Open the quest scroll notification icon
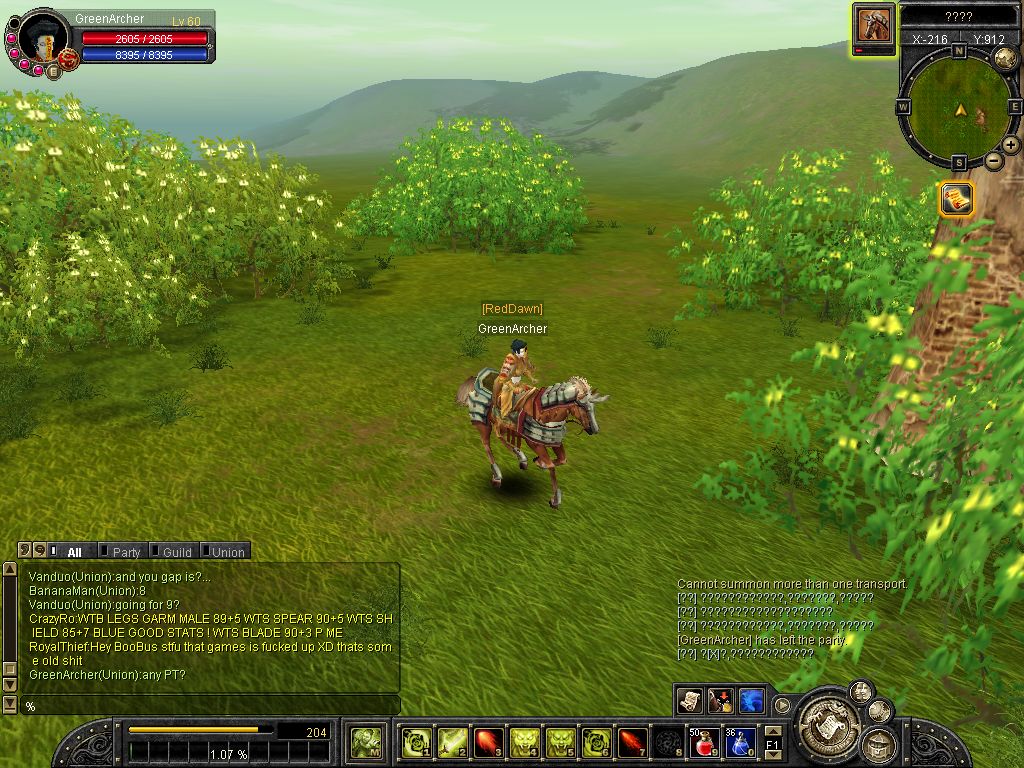Image resolution: width=1024 pixels, height=768 pixels. pyautogui.click(x=957, y=198)
